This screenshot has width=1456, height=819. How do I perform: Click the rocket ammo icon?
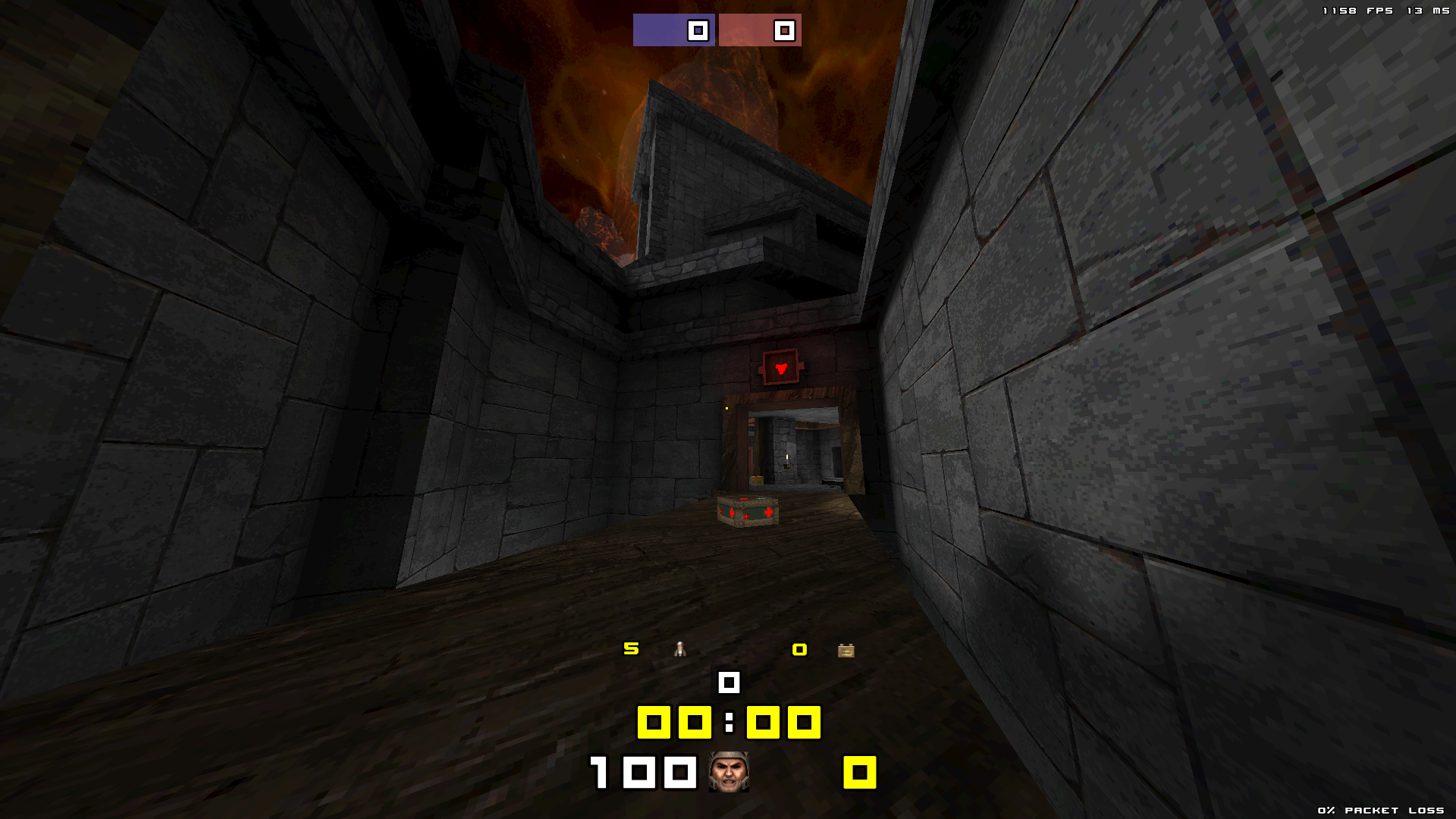[x=680, y=649]
